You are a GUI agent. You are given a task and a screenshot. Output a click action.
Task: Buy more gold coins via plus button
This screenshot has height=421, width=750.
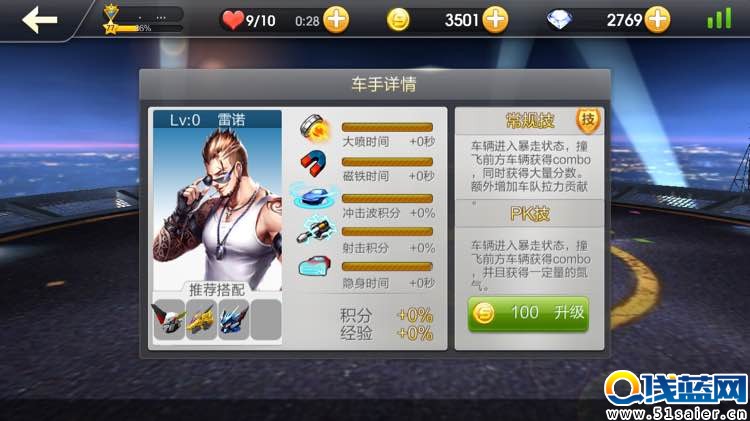pyautogui.click(x=495, y=19)
